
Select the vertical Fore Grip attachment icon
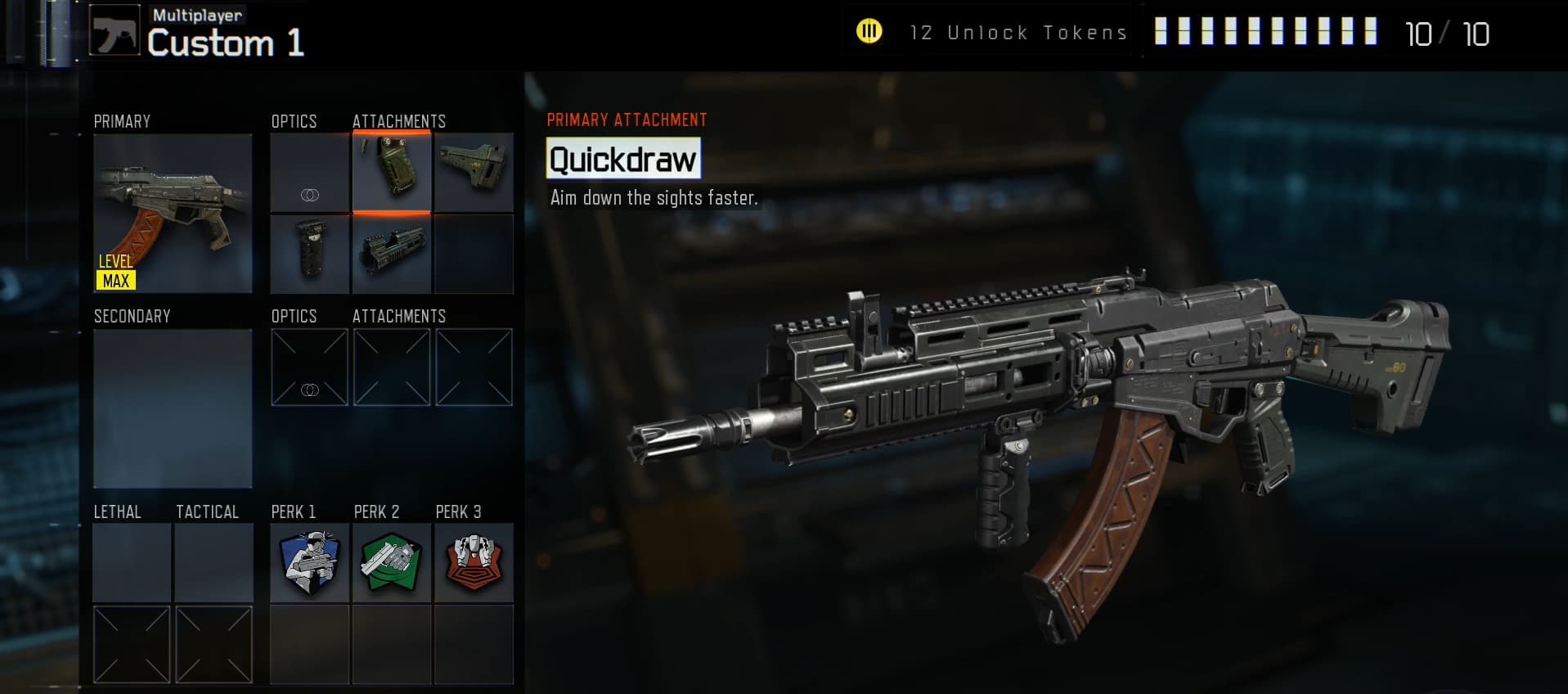click(310, 254)
